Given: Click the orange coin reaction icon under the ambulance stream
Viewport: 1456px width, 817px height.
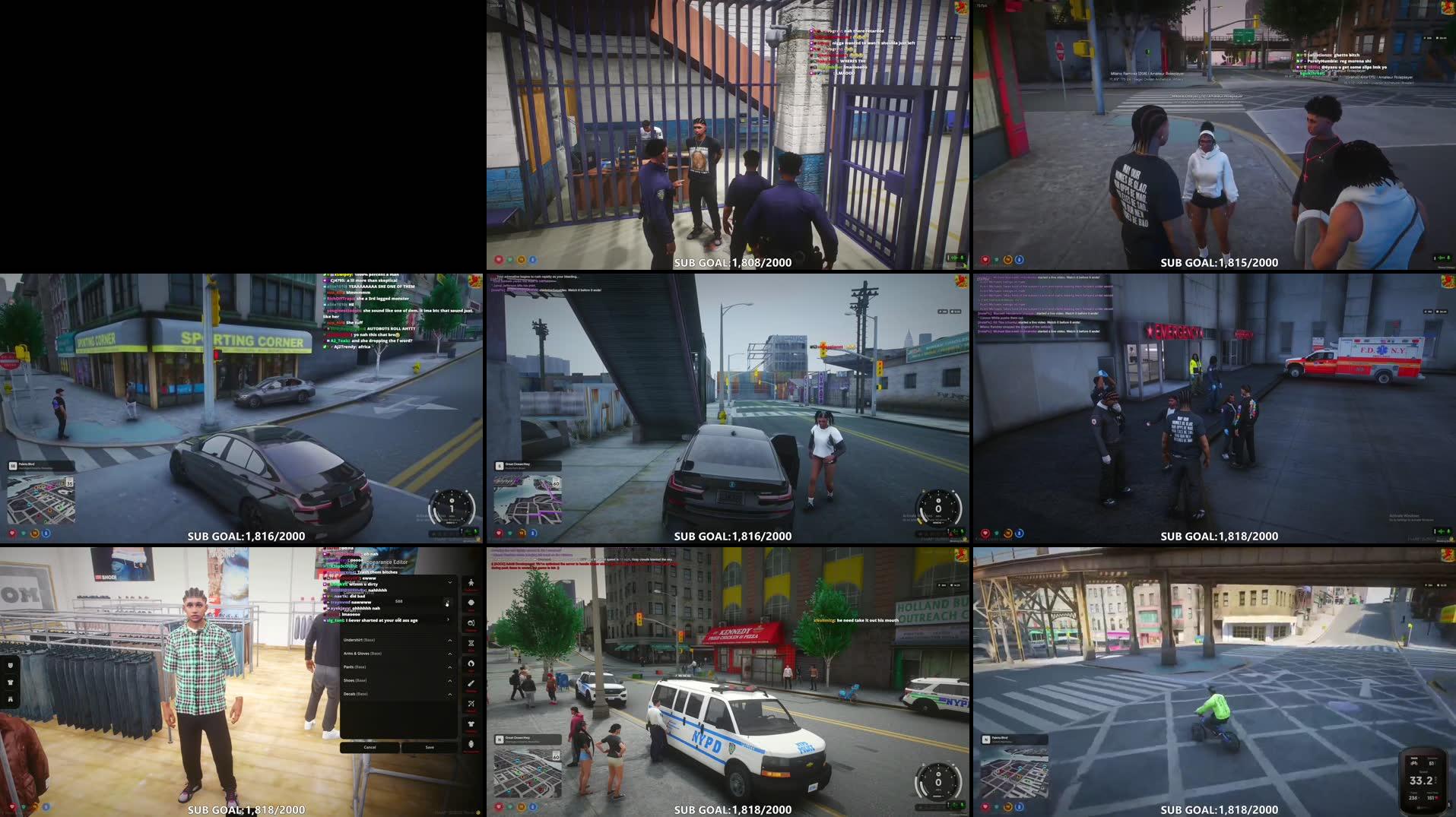Looking at the screenshot, I should point(1007,534).
